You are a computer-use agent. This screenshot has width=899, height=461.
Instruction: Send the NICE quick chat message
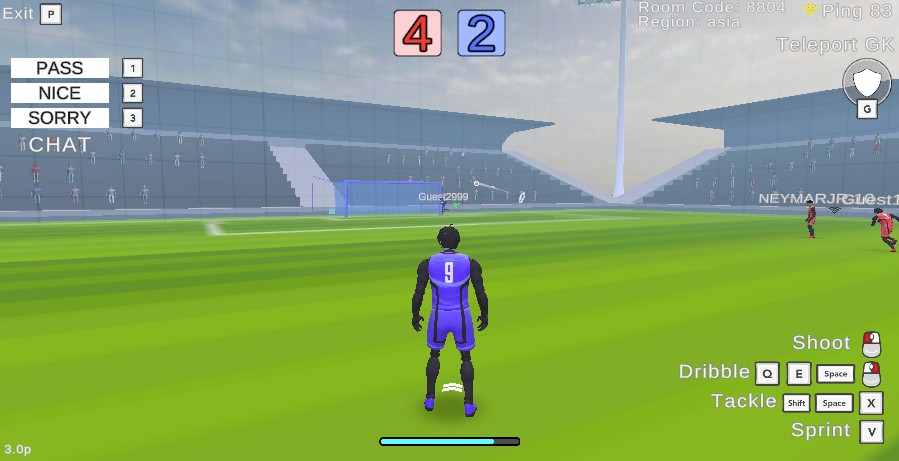pos(60,93)
